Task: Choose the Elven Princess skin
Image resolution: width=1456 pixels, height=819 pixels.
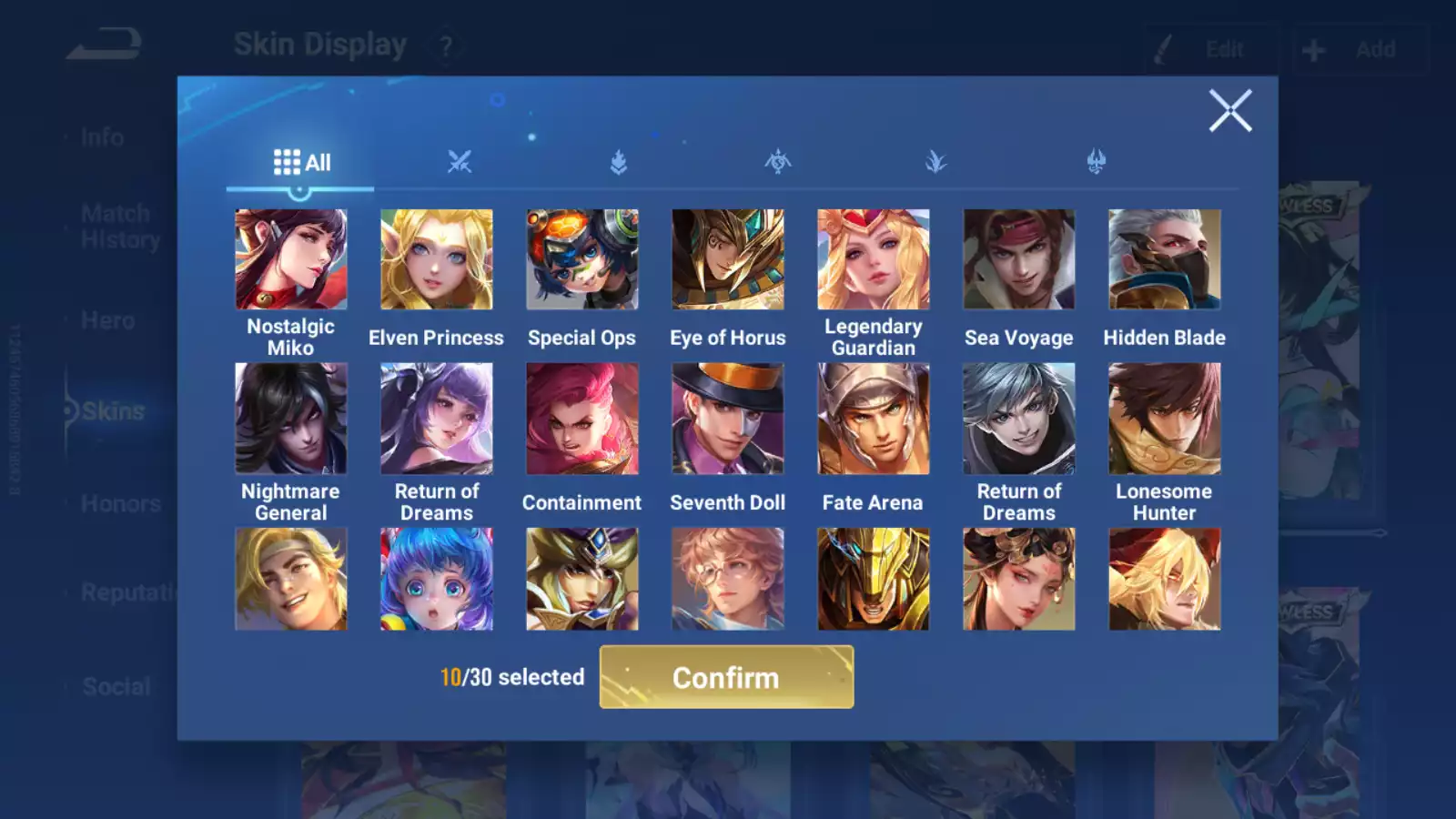Action: click(x=437, y=260)
